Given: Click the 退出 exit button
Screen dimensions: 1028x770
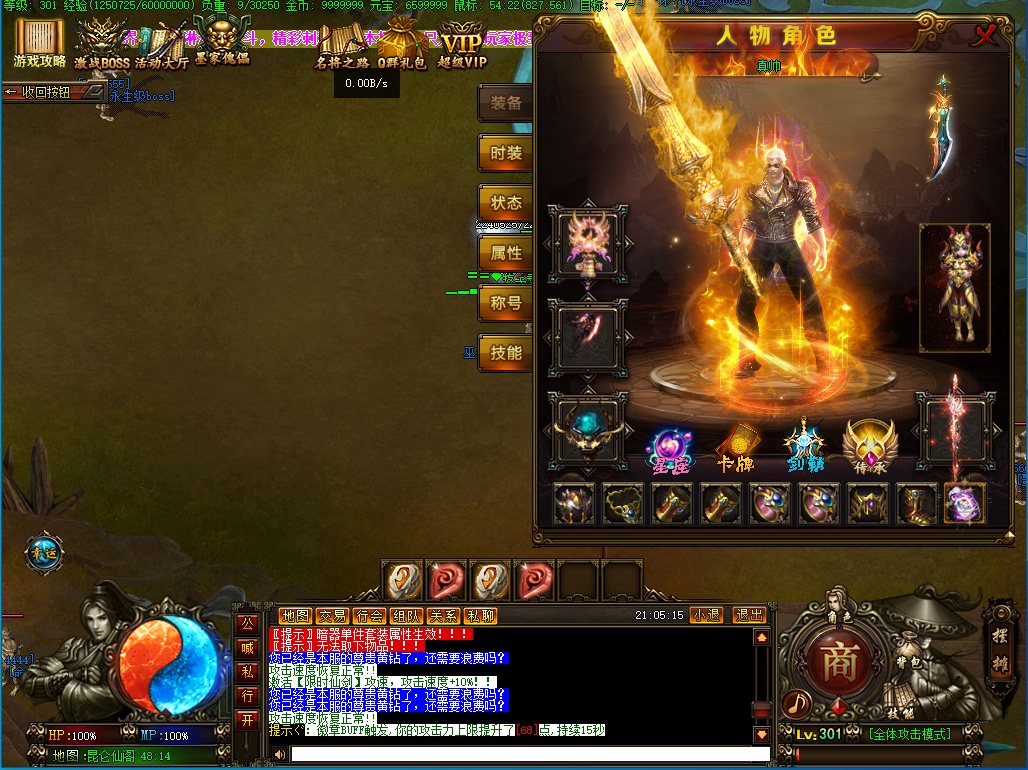Looking at the screenshot, I should [x=748, y=615].
